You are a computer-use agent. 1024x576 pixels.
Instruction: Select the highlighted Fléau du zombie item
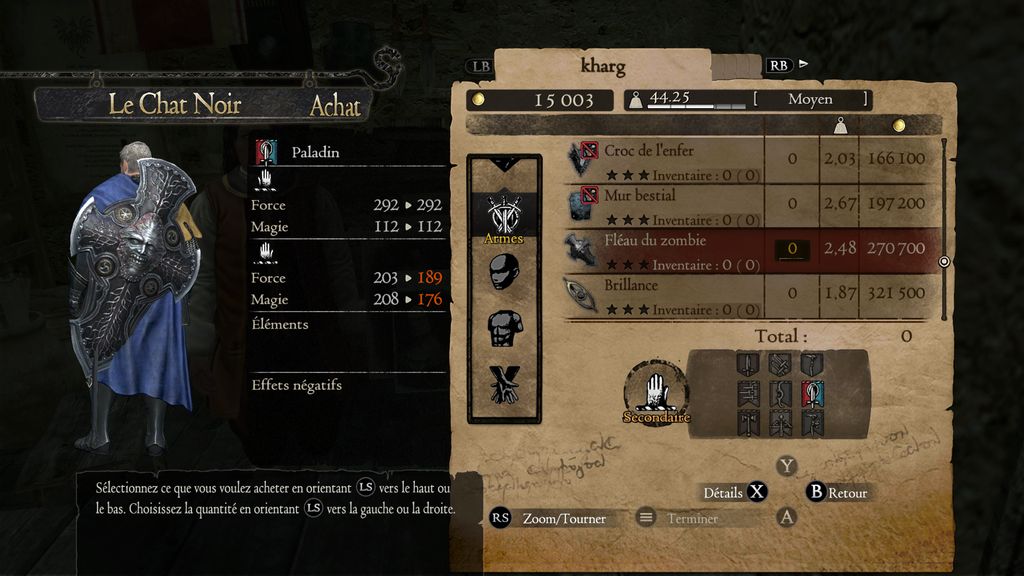click(660, 249)
